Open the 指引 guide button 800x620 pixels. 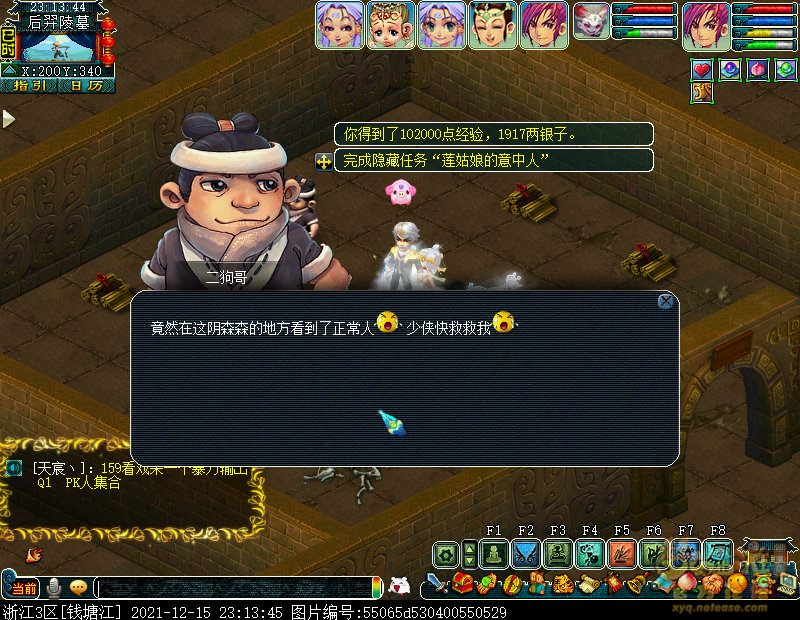tap(28, 86)
